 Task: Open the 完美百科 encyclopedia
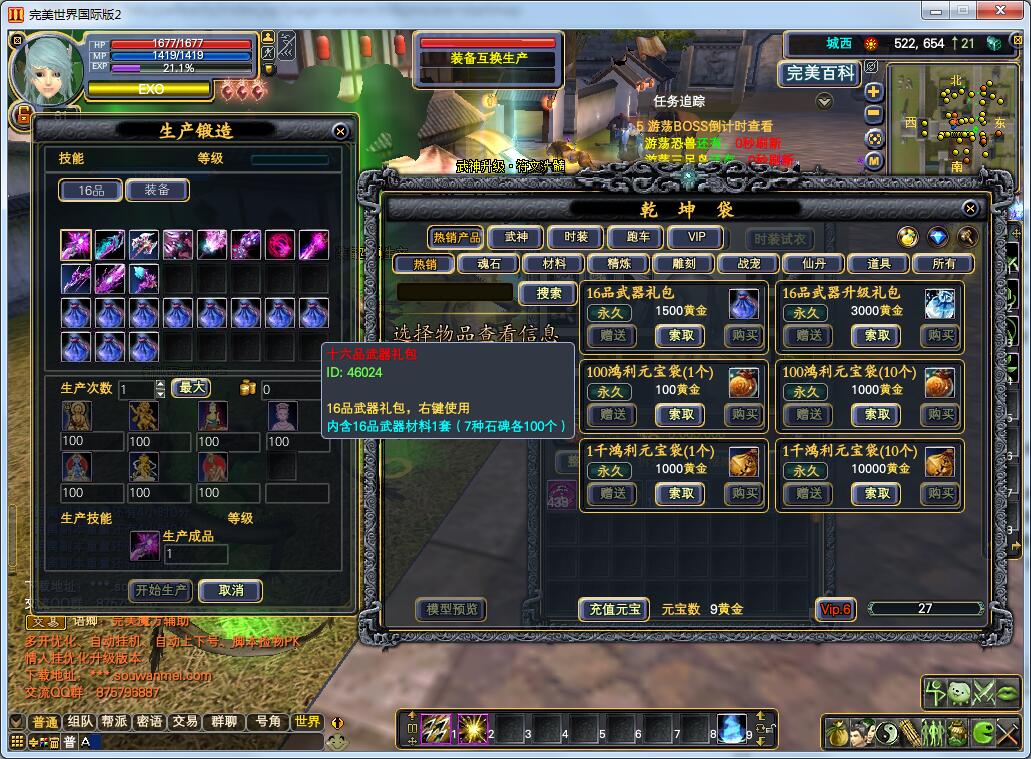[x=820, y=73]
